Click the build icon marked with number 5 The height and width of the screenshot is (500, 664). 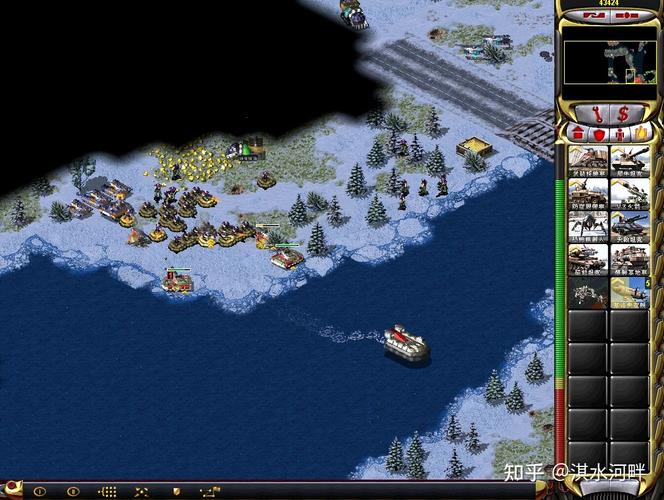[630, 293]
